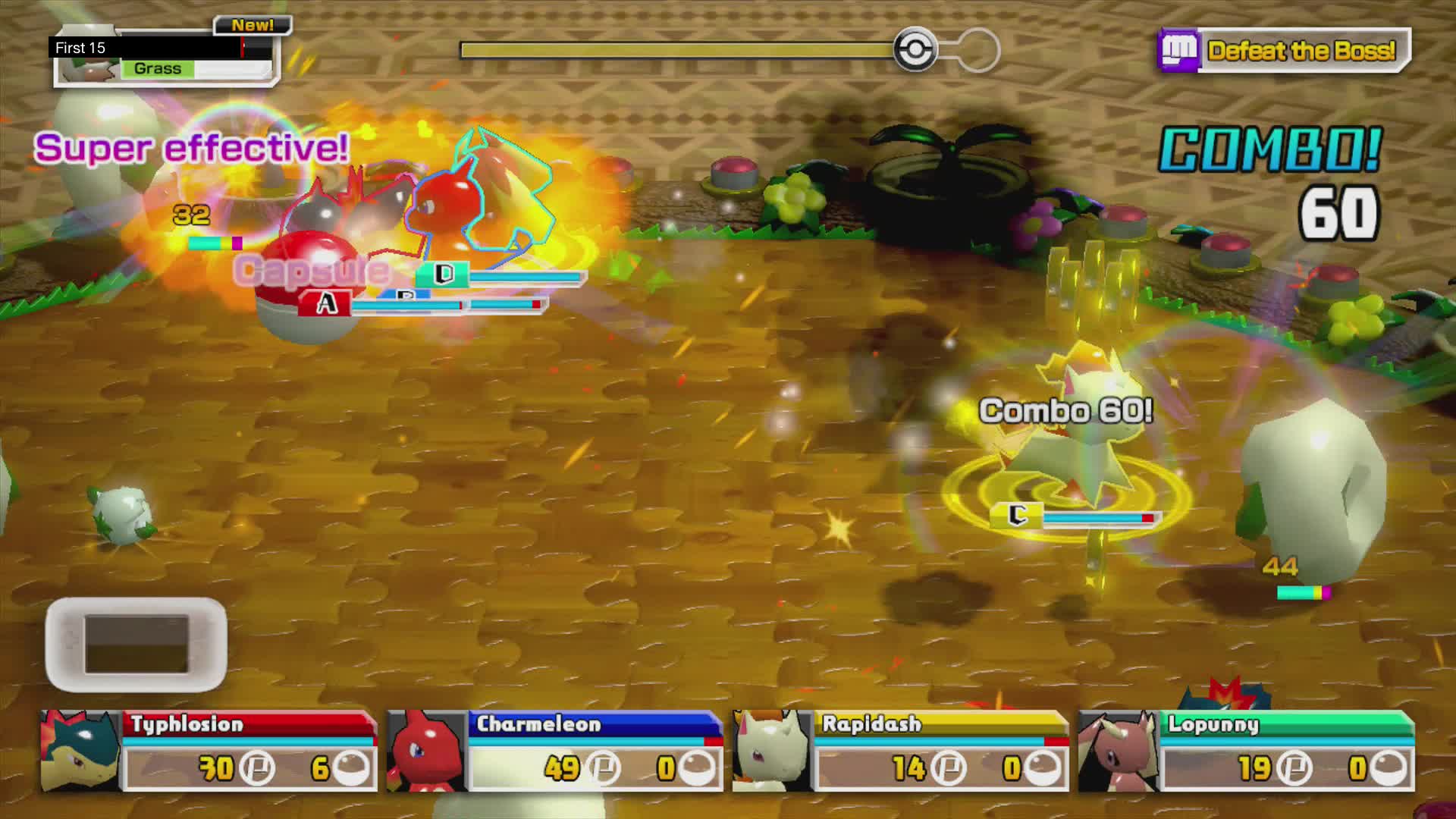Click the First 15 overlay text

[78, 46]
